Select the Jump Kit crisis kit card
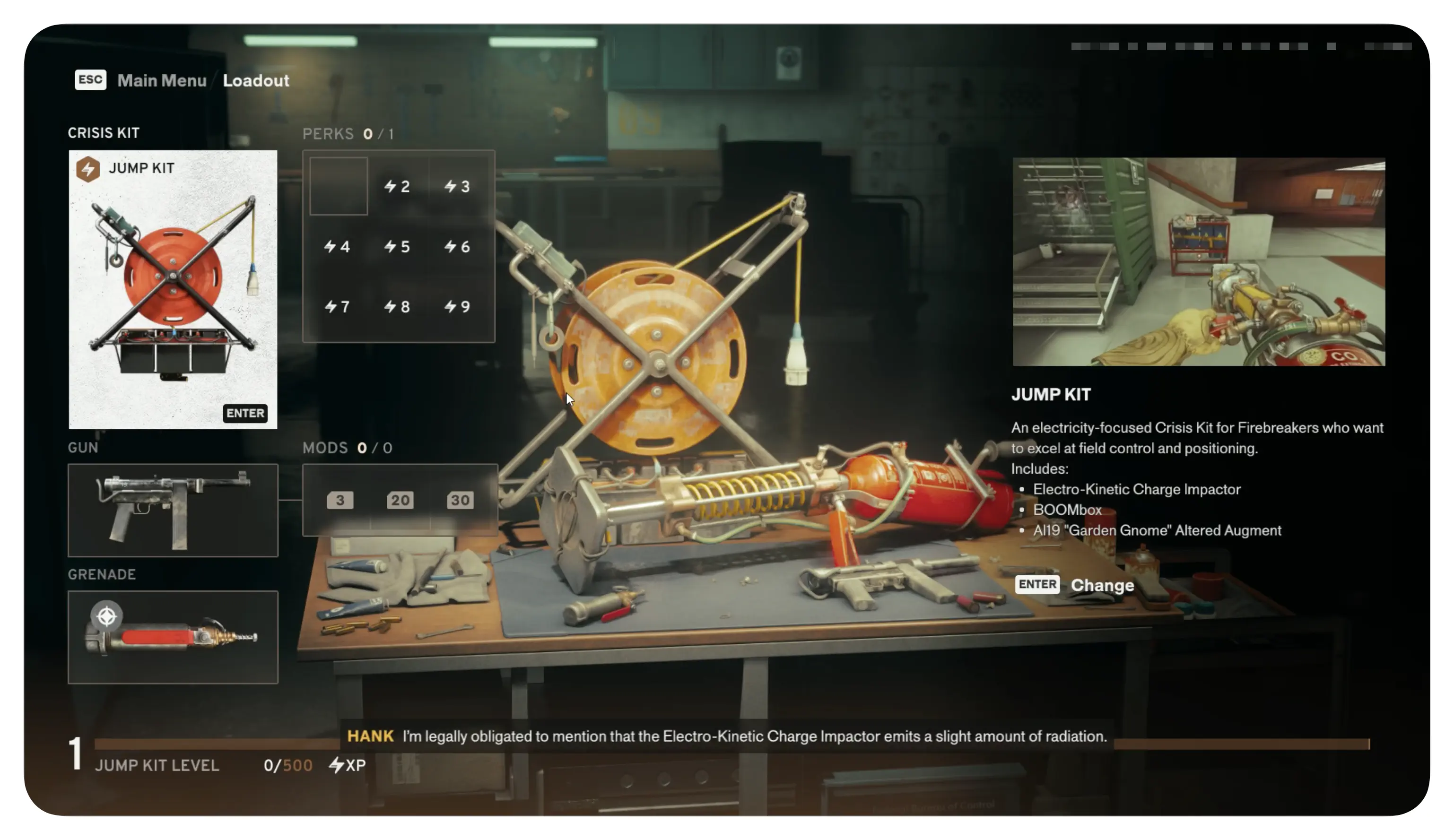 point(173,289)
